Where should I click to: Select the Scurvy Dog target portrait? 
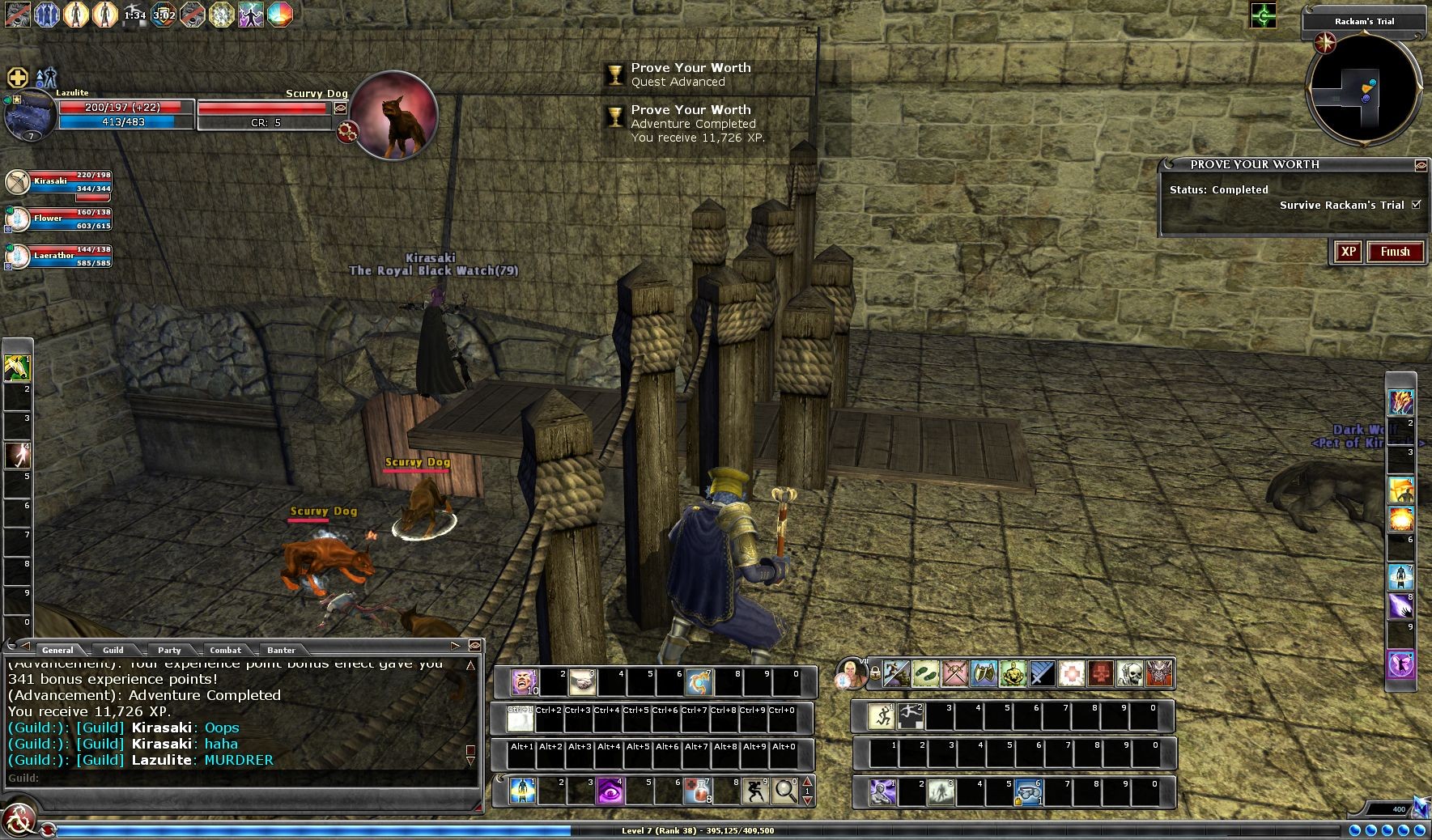[x=394, y=115]
